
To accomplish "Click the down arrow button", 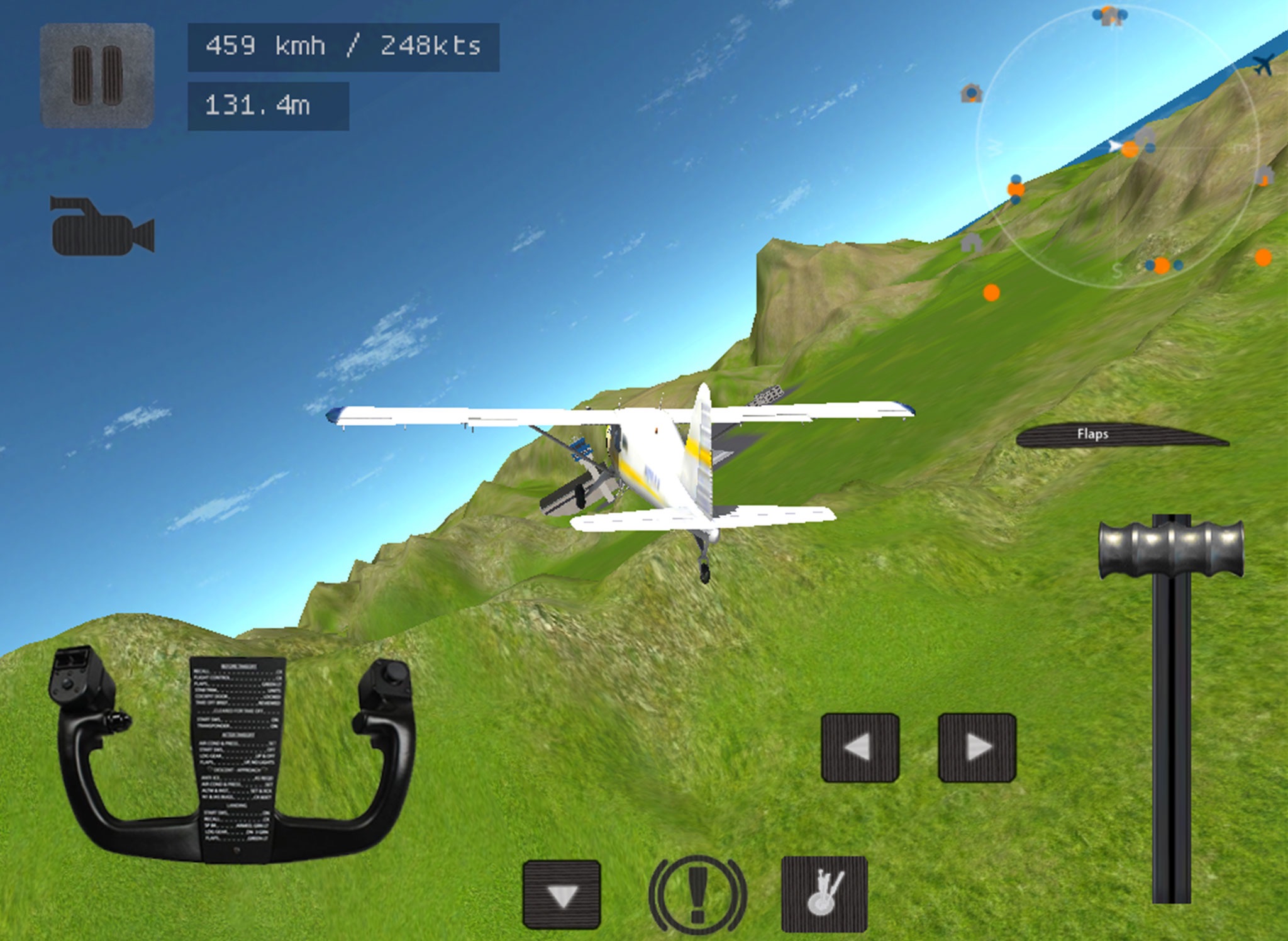I will pyautogui.click(x=562, y=894).
